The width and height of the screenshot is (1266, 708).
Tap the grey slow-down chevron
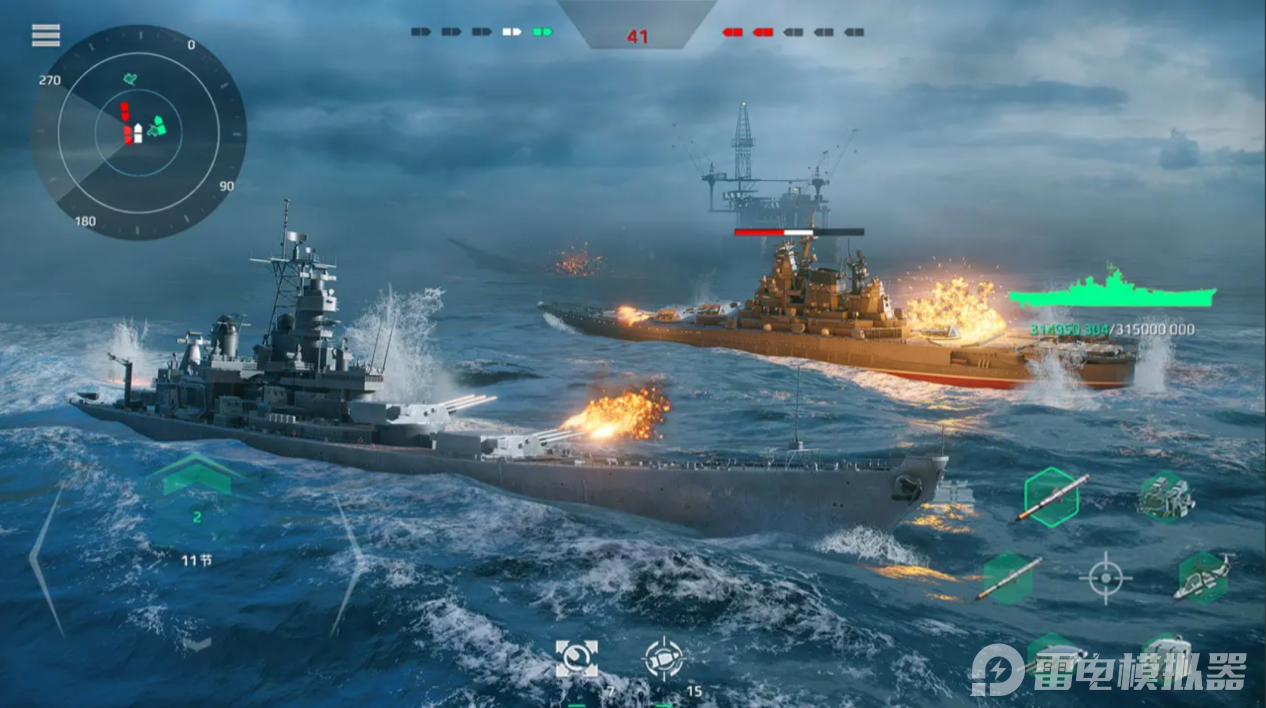pos(196,644)
